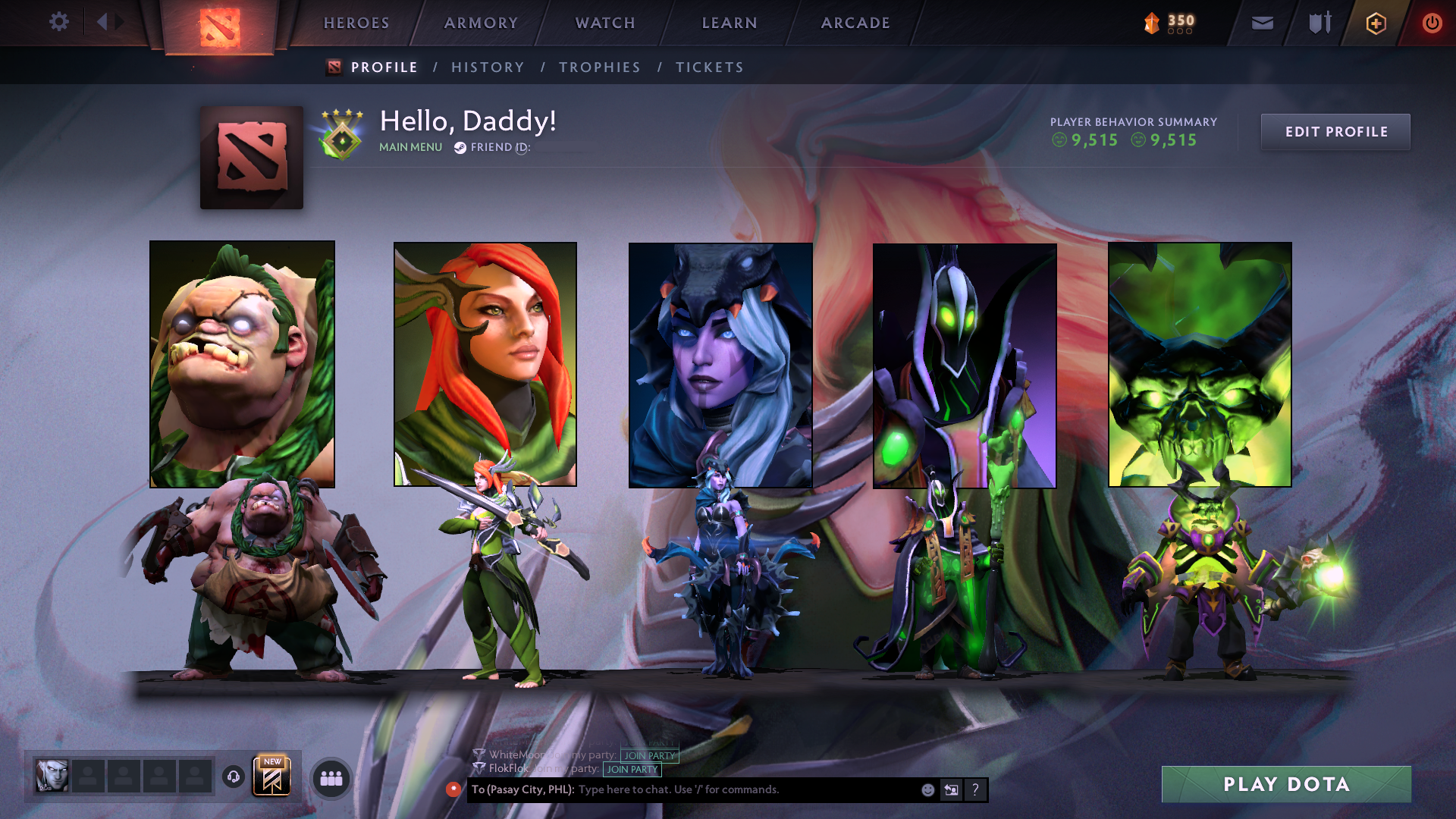The height and width of the screenshot is (819, 1456).
Task: Open the Arcade menu
Action: pos(855,23)
